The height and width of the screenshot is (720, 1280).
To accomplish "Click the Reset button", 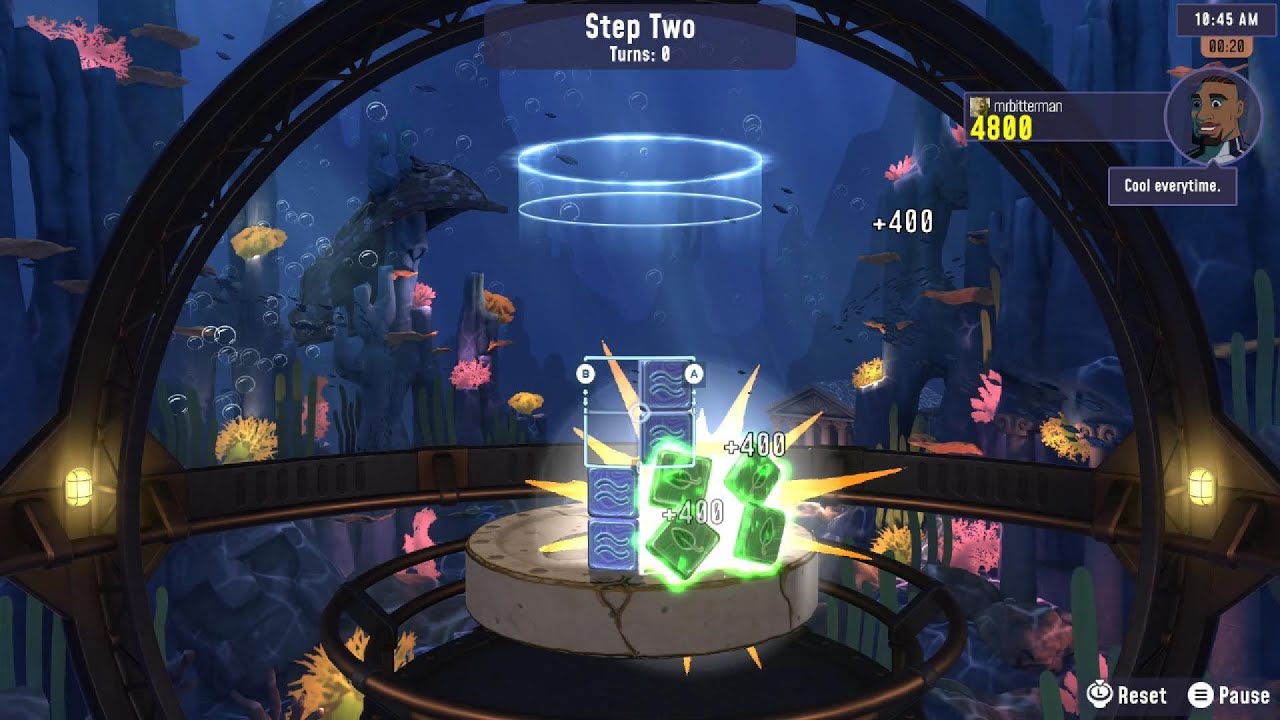I will tap(1127, 695).
